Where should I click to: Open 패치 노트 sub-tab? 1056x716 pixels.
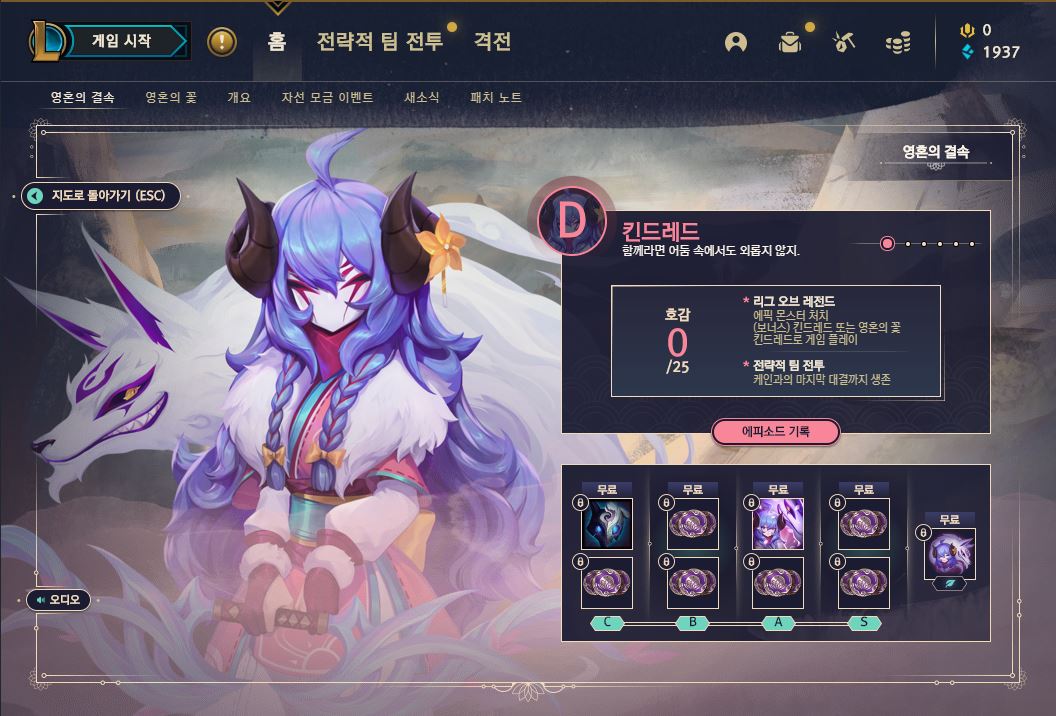(x=496, y=97)
